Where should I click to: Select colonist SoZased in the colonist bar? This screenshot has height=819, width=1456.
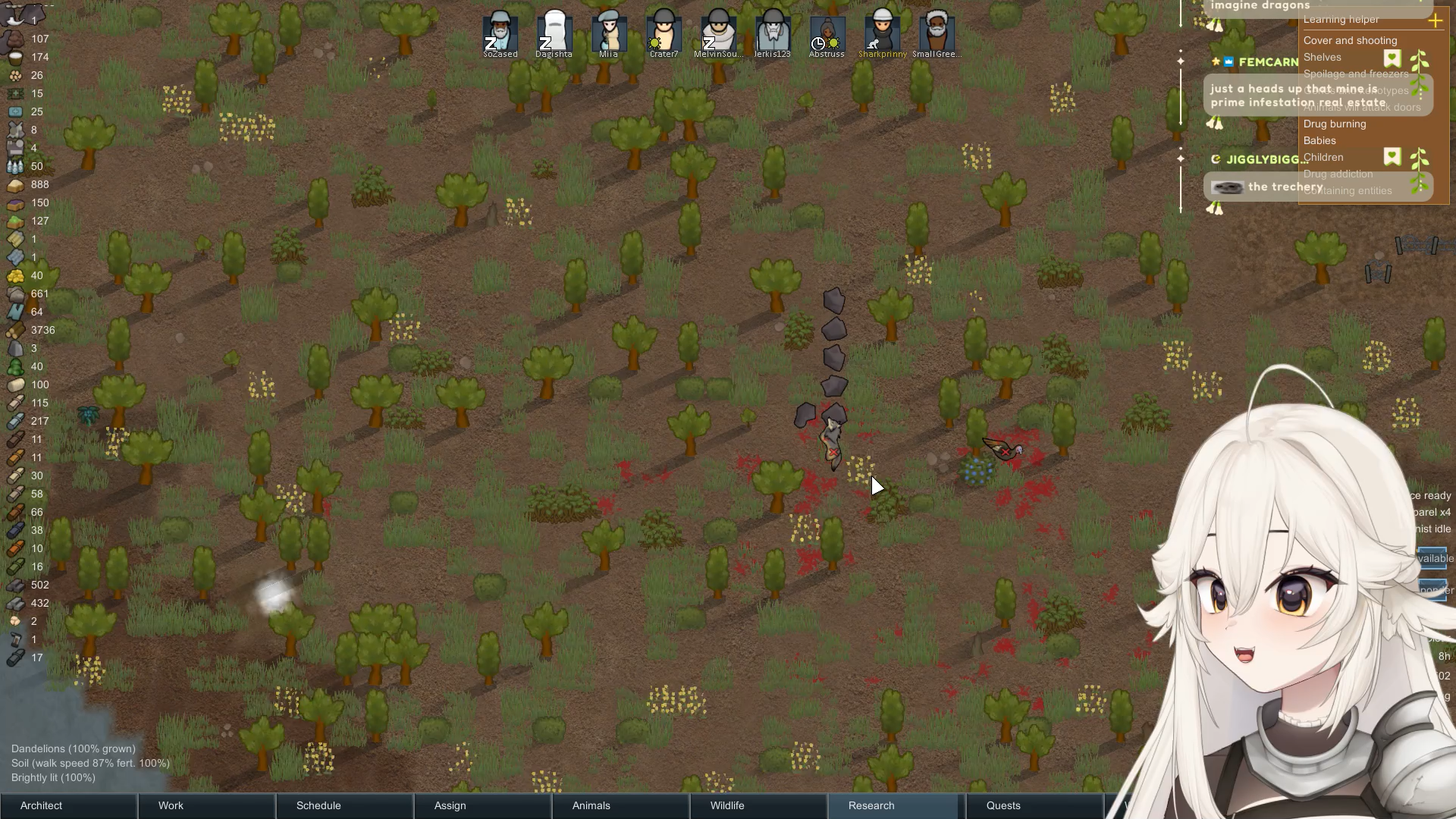pyautogui.click(x=500, y=33)
